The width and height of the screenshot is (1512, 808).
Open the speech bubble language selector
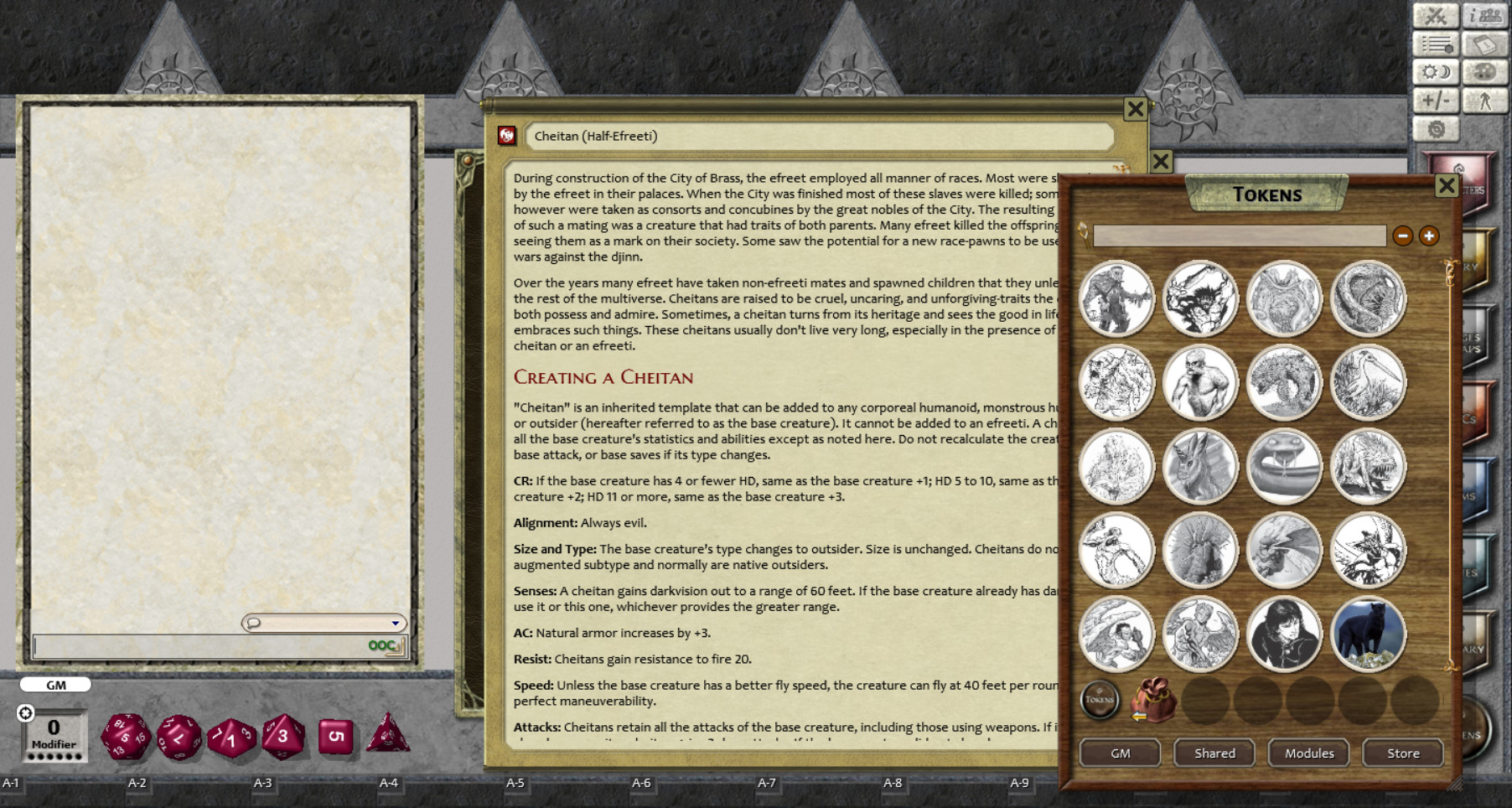pos(252,623)
